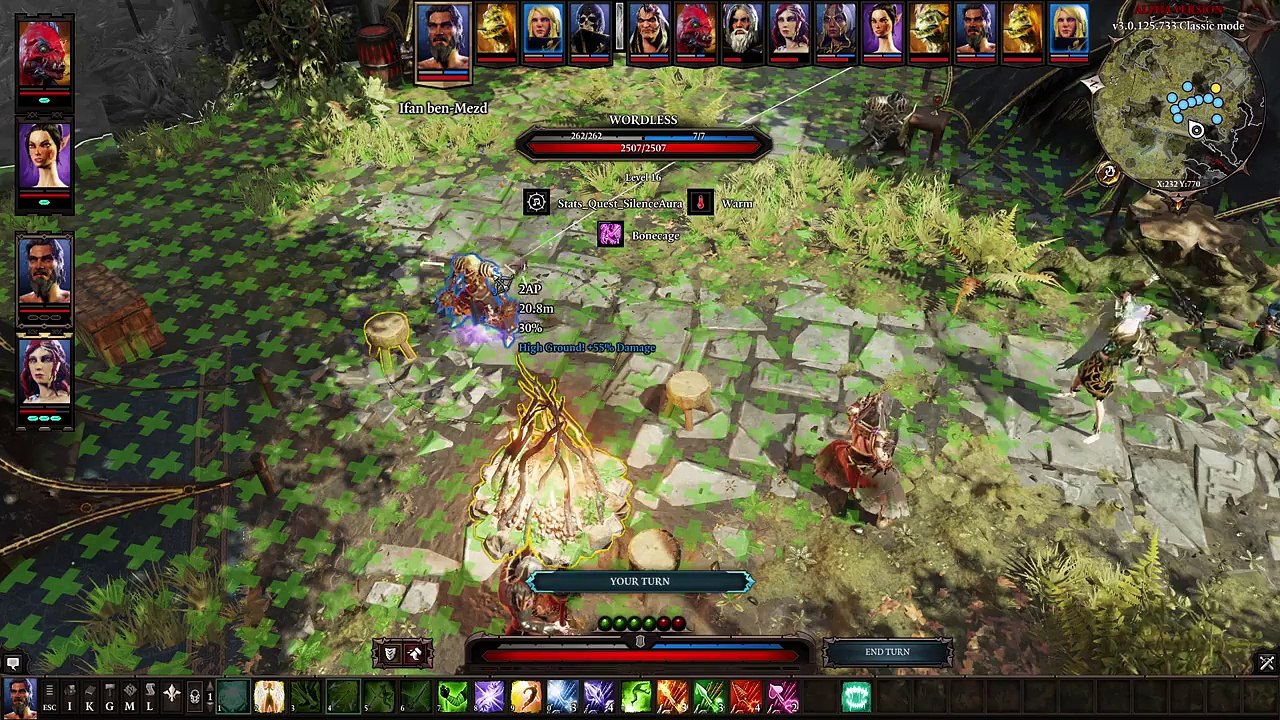This screenshot has width=1280, height=720.
Task: Click the crossed swords combat log toggle
Action: tap(1266, 663)
